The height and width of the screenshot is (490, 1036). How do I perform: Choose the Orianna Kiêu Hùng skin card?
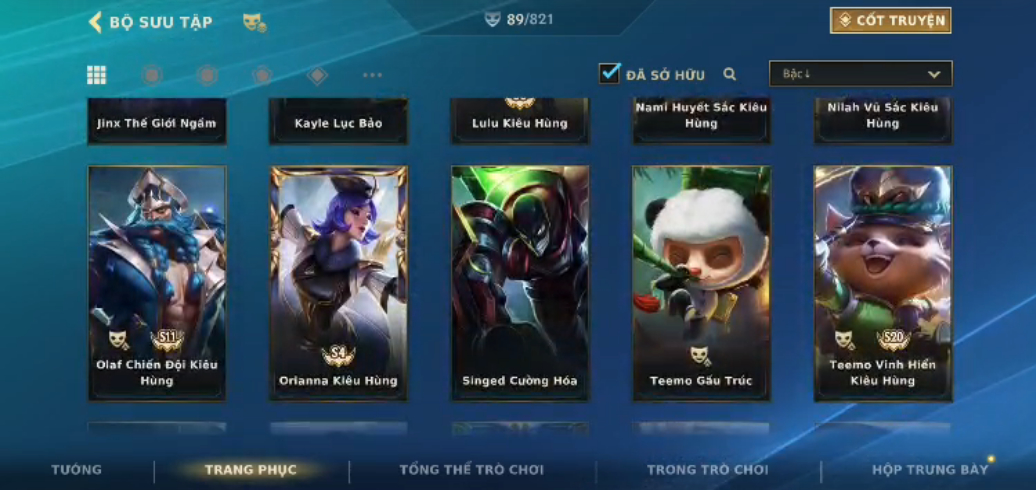[x=338, y=283]
